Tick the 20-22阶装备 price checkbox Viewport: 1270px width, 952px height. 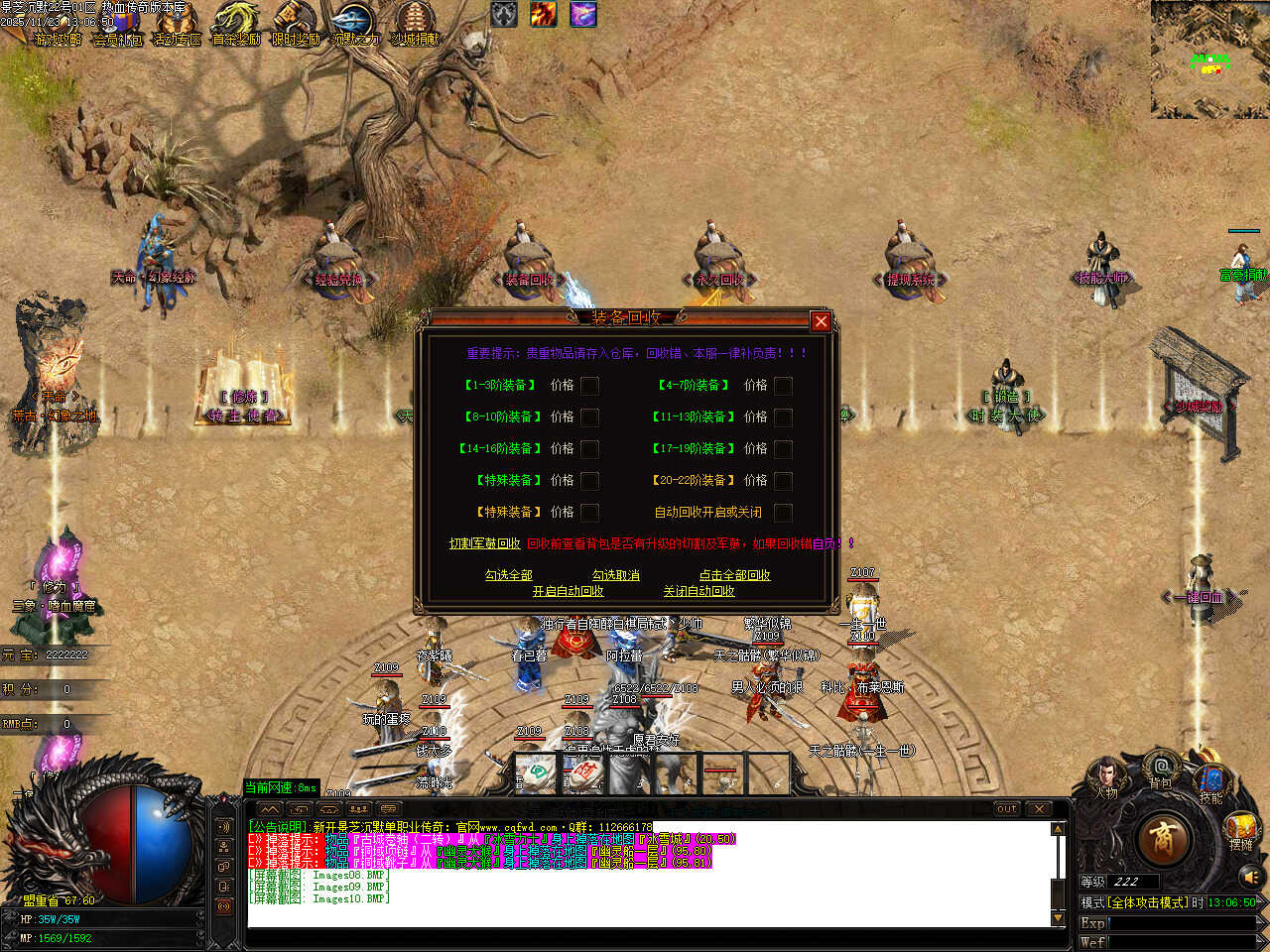(783, 481)
